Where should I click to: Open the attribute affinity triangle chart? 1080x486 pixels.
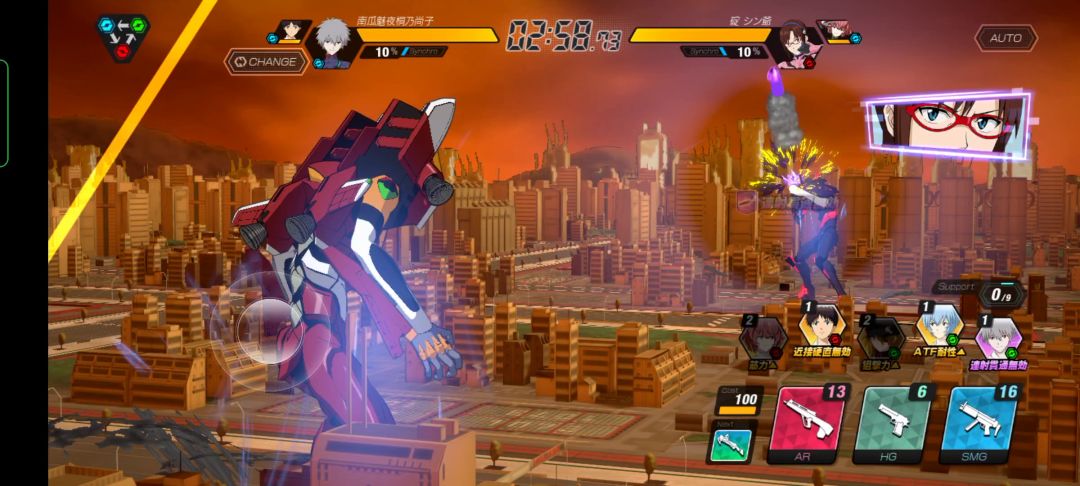point(124,36)
